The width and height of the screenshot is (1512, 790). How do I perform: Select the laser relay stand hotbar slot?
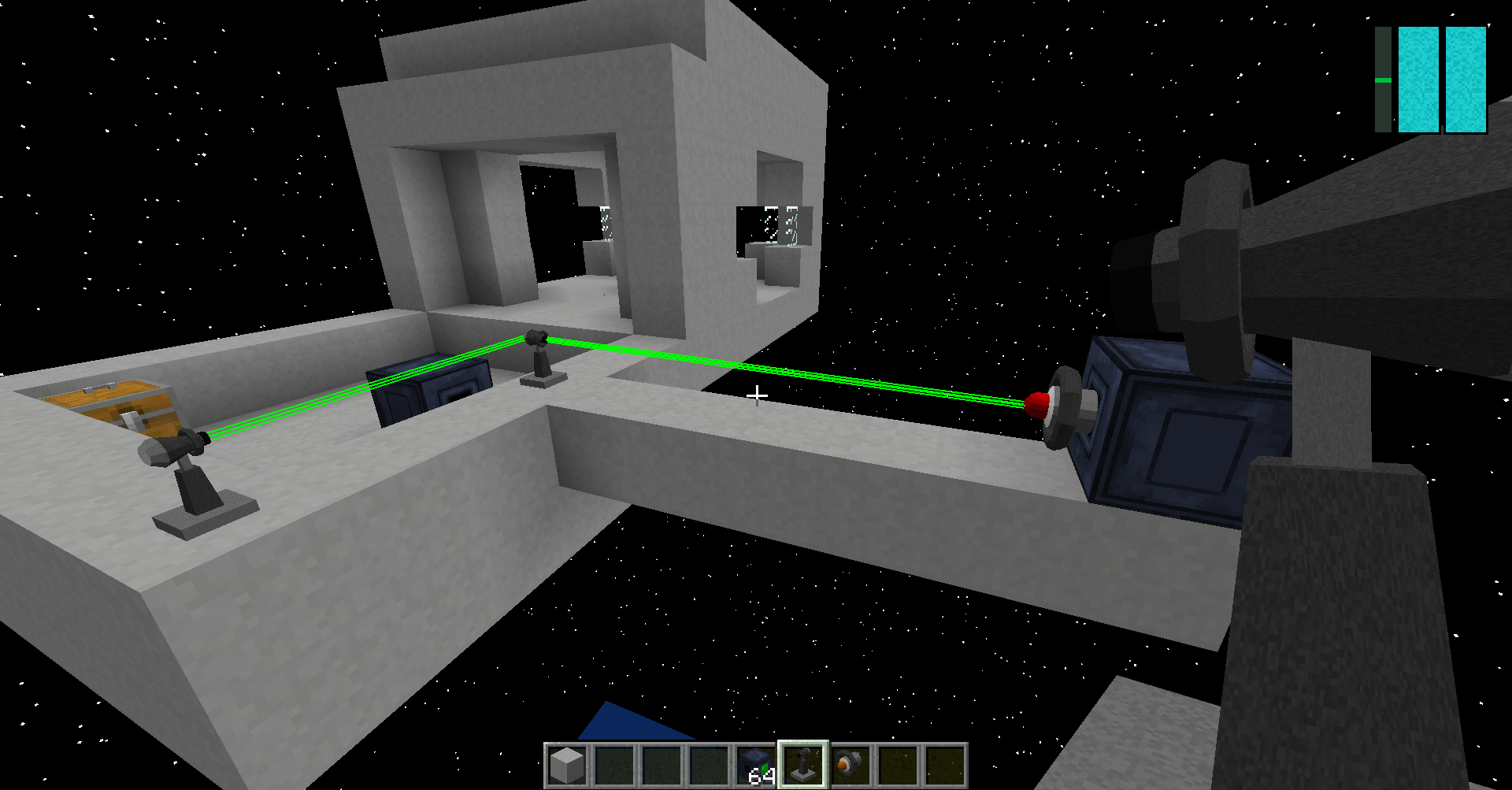point(802,765)
